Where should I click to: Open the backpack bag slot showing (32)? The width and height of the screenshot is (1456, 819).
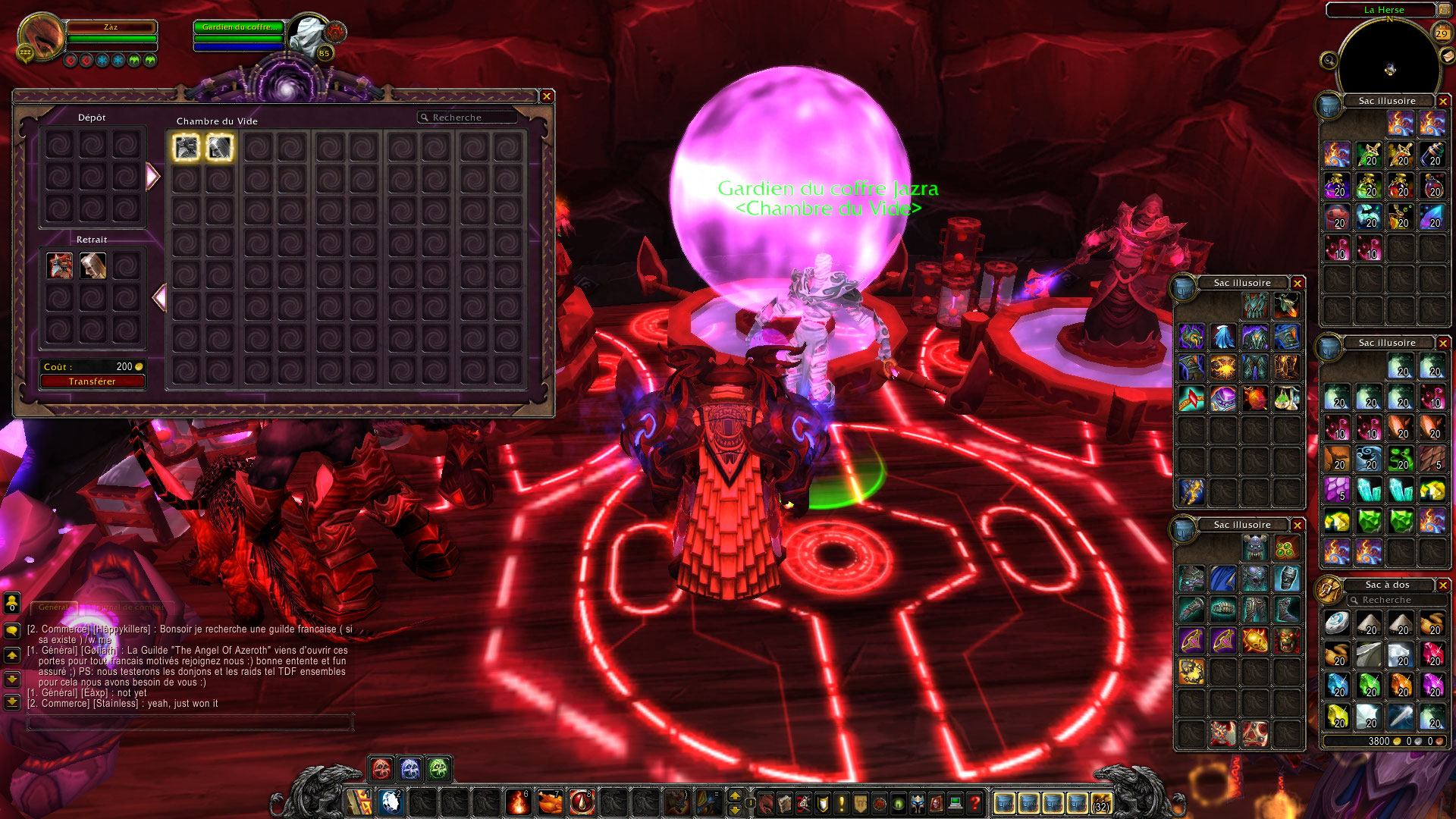pyautogui.click(x=1101, y=802)
